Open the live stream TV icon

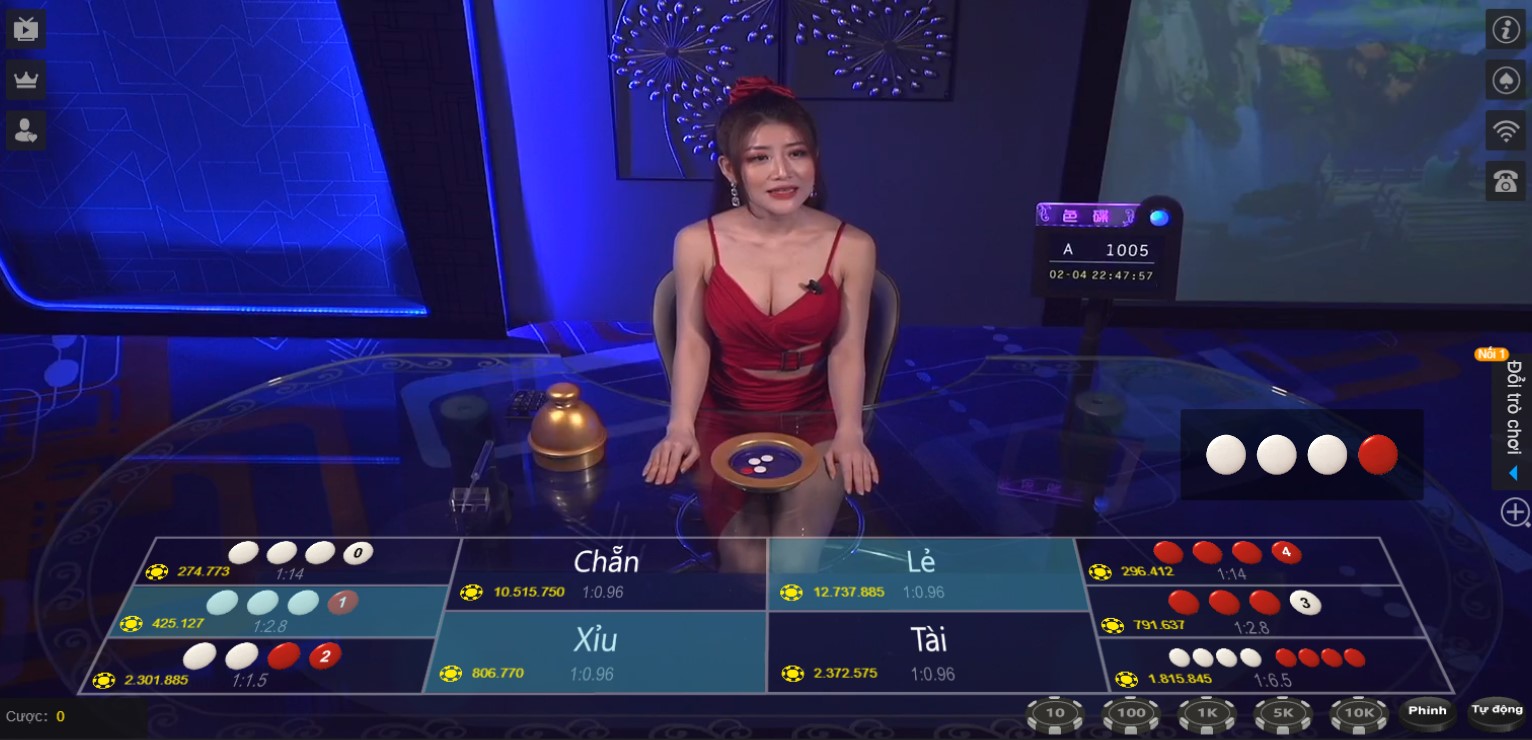point(25,28)
